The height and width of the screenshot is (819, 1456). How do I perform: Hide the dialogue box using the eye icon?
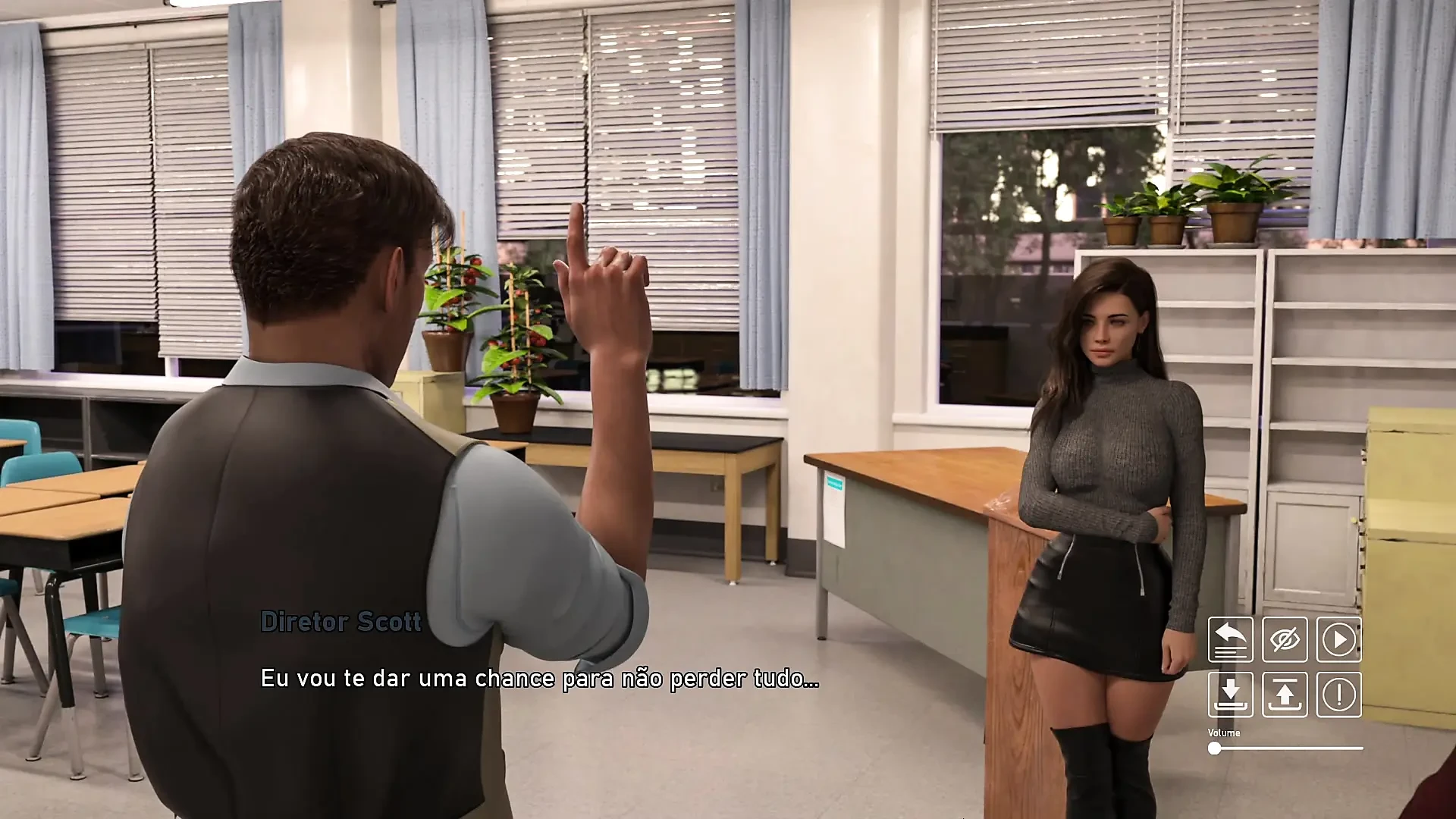pos(1284,639)
